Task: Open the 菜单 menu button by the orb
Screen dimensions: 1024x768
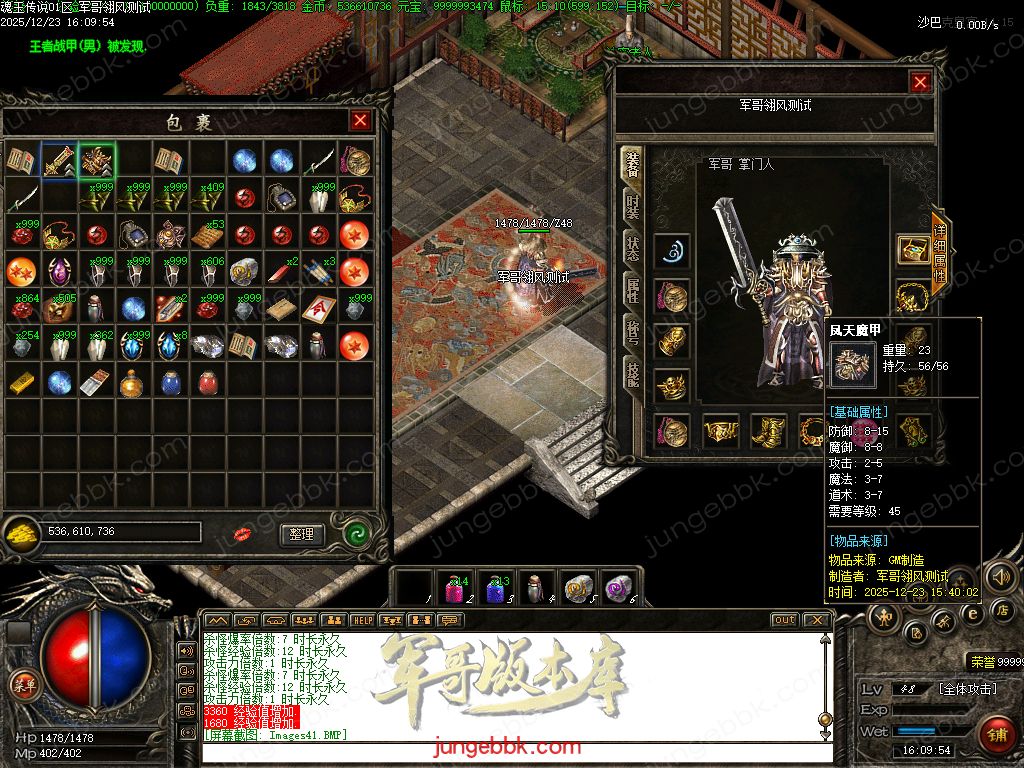Action: [23, 684]
